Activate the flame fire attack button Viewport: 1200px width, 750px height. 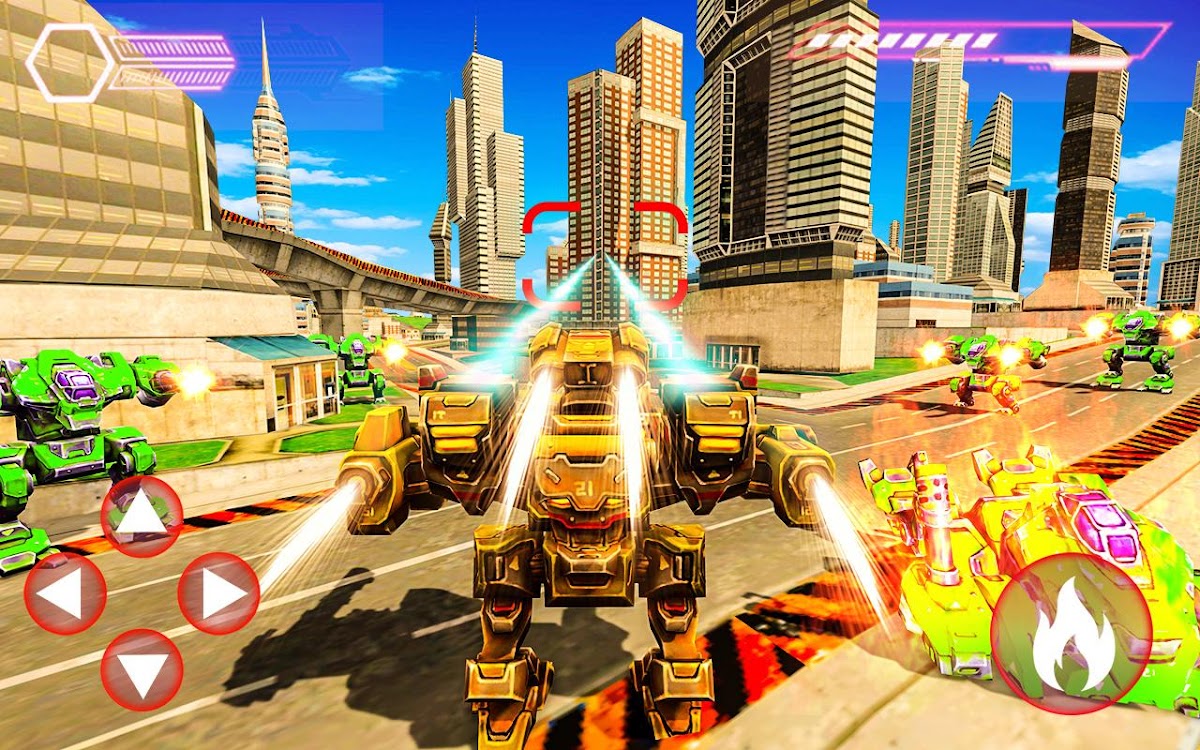coord(1071,631)
